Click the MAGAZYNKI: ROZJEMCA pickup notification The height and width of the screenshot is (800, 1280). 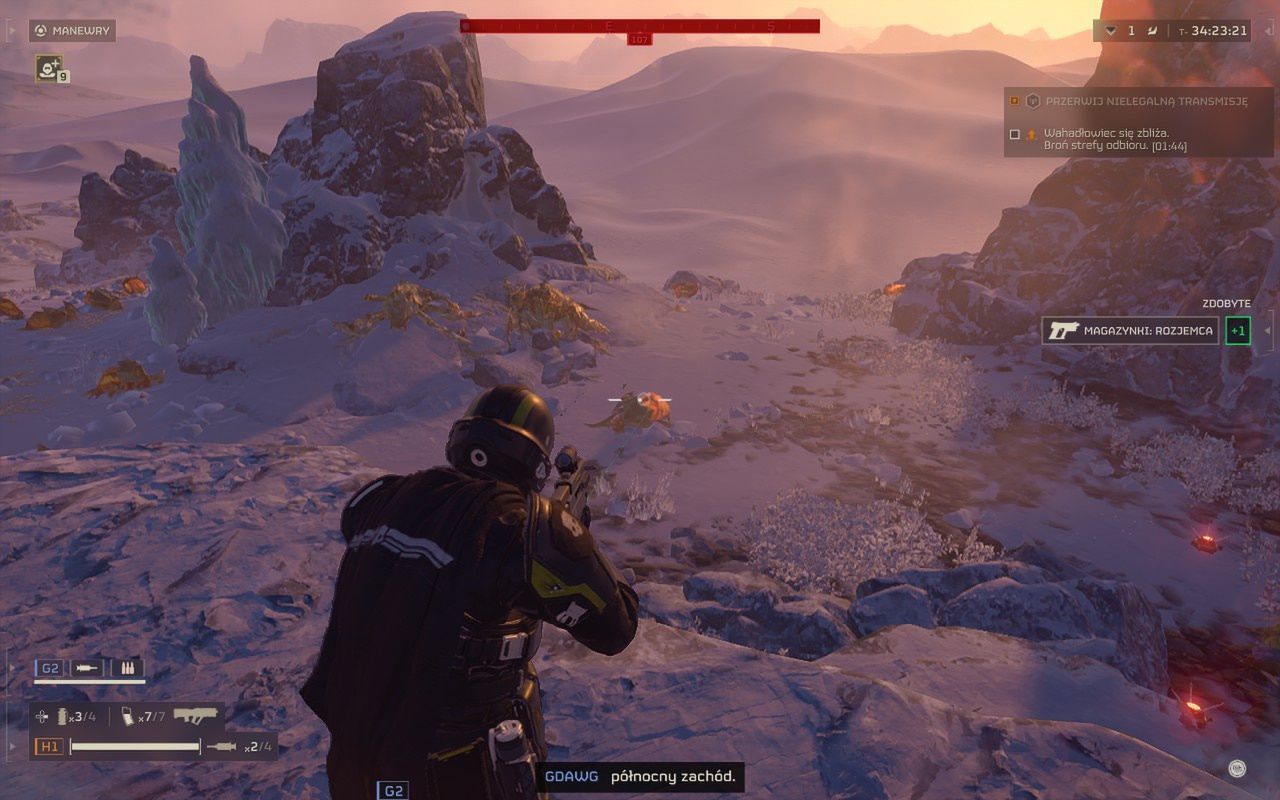pos(1131,331)
